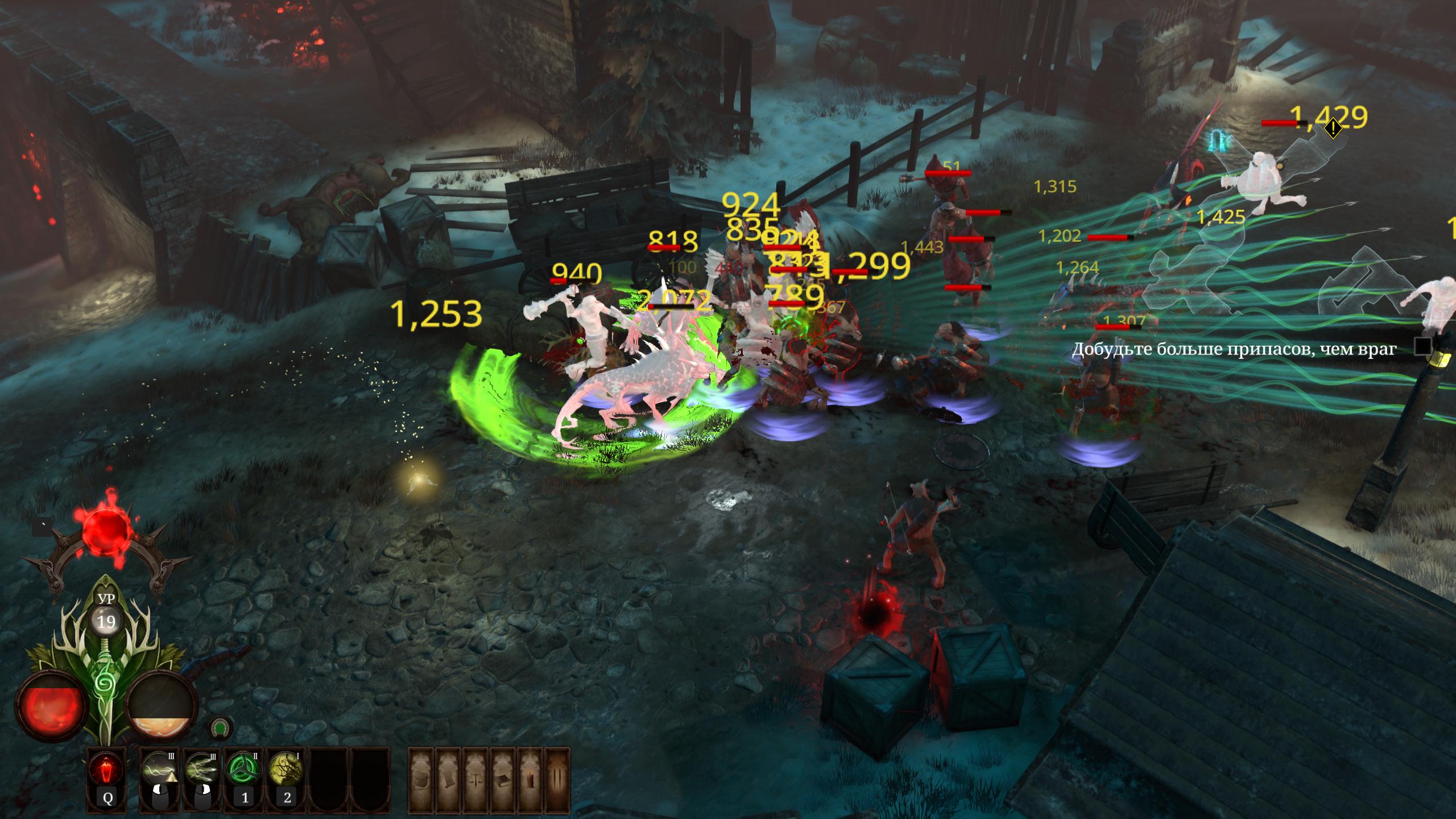This screenshot has width=1456, height=819.
Task: Toggle the supplies objective checkbox
Action: (1424, 346)
